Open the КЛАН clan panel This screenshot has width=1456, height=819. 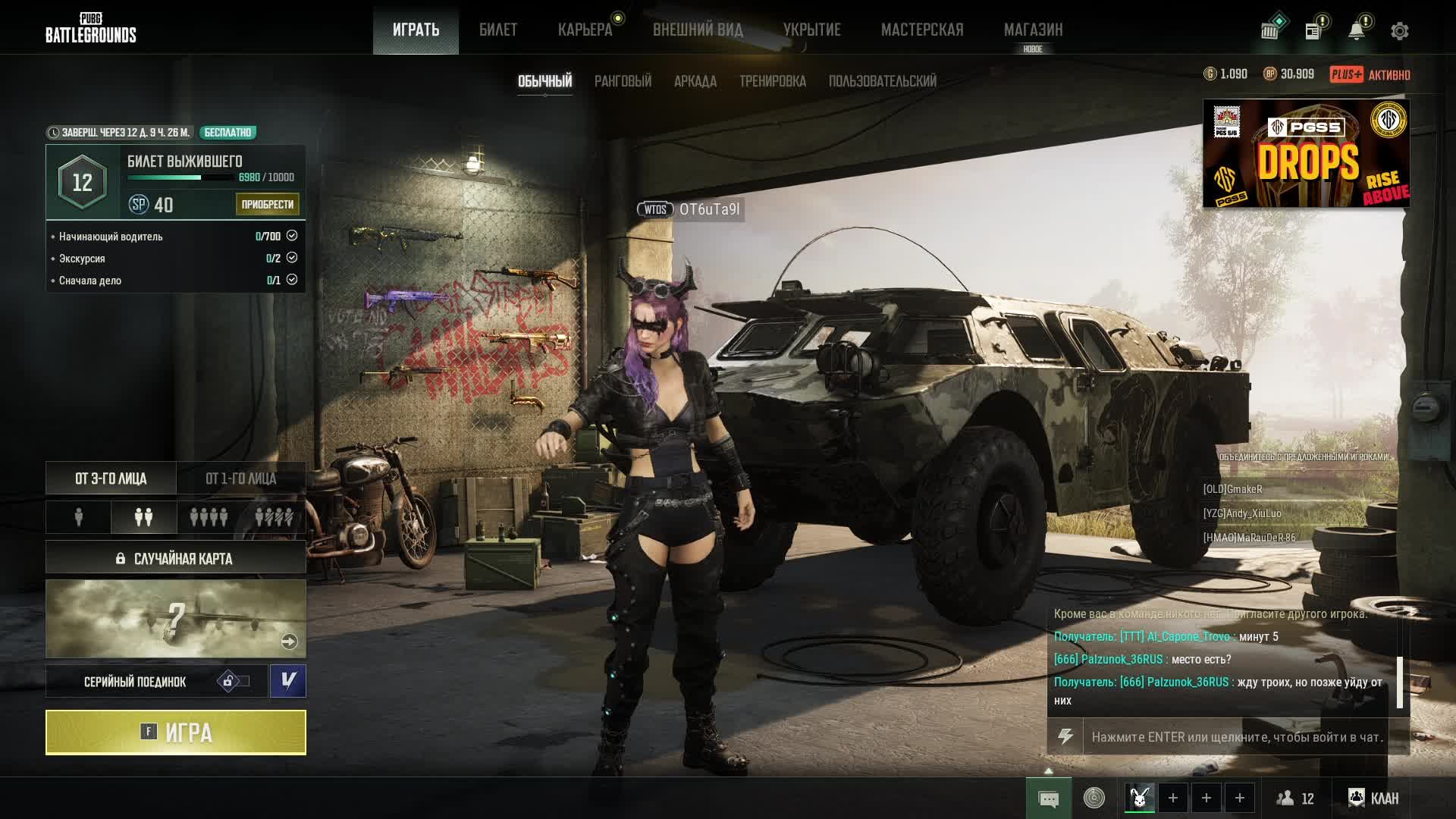[1373, 798]
